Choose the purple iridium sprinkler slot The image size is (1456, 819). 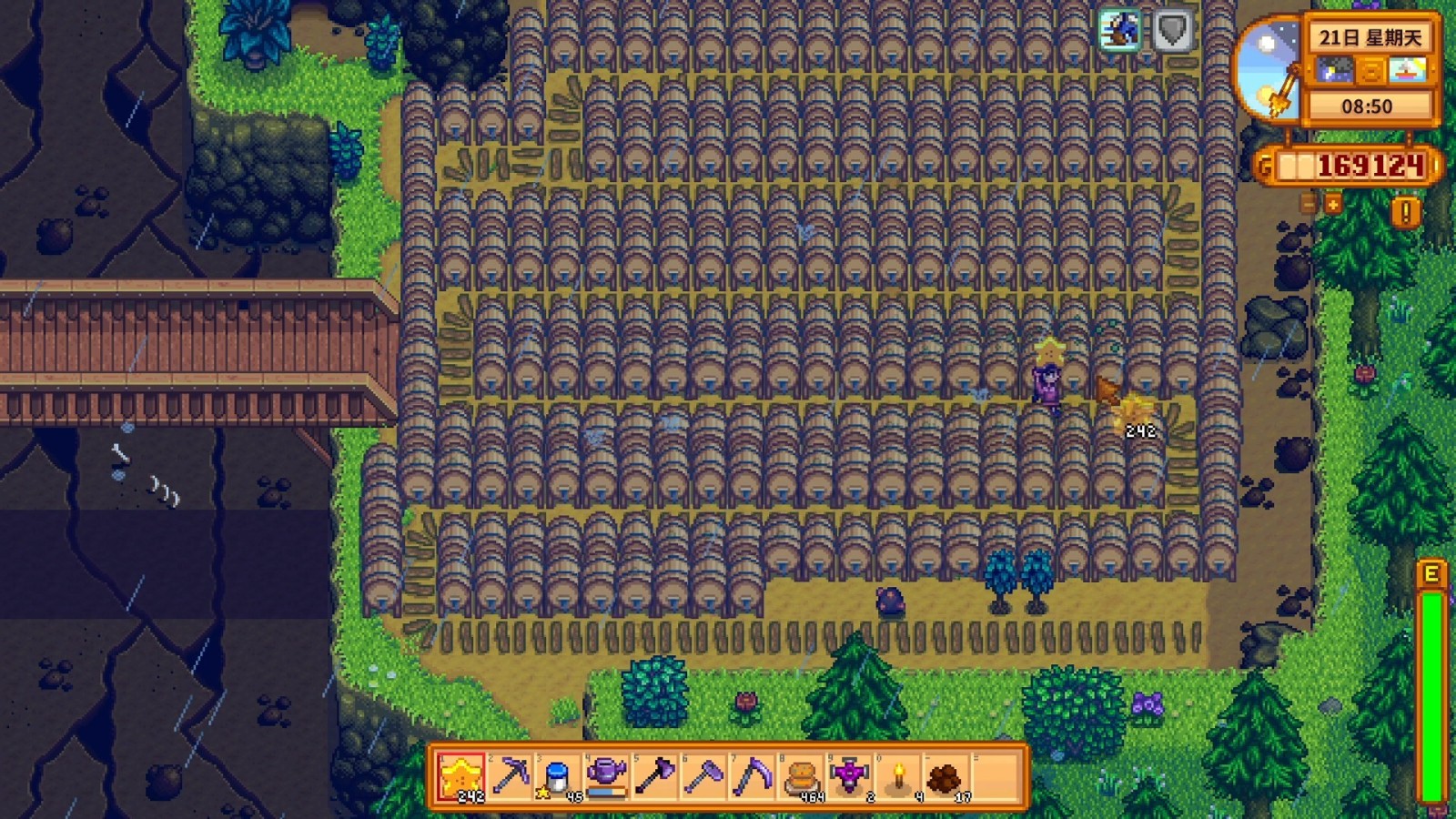pos(850,777)
